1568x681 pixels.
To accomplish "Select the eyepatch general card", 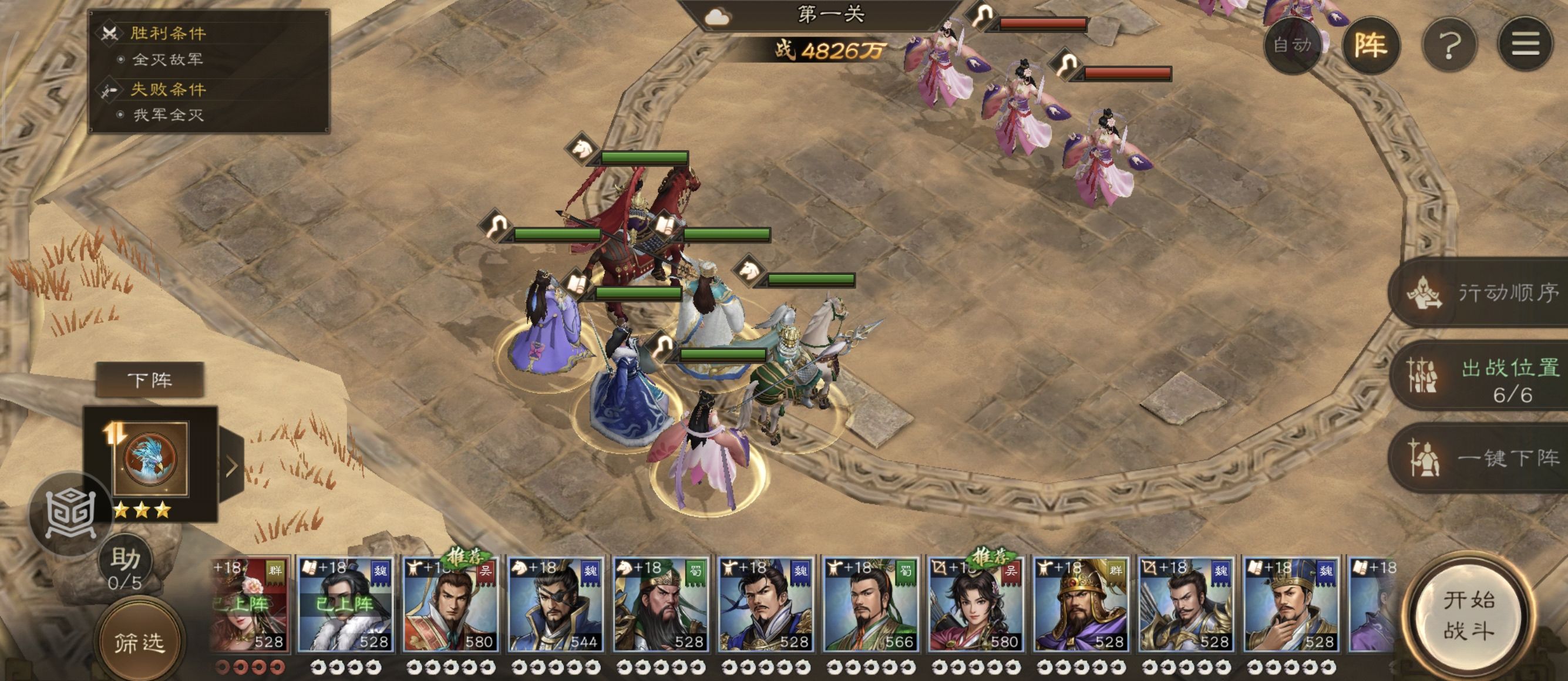I will pos(555,605).
